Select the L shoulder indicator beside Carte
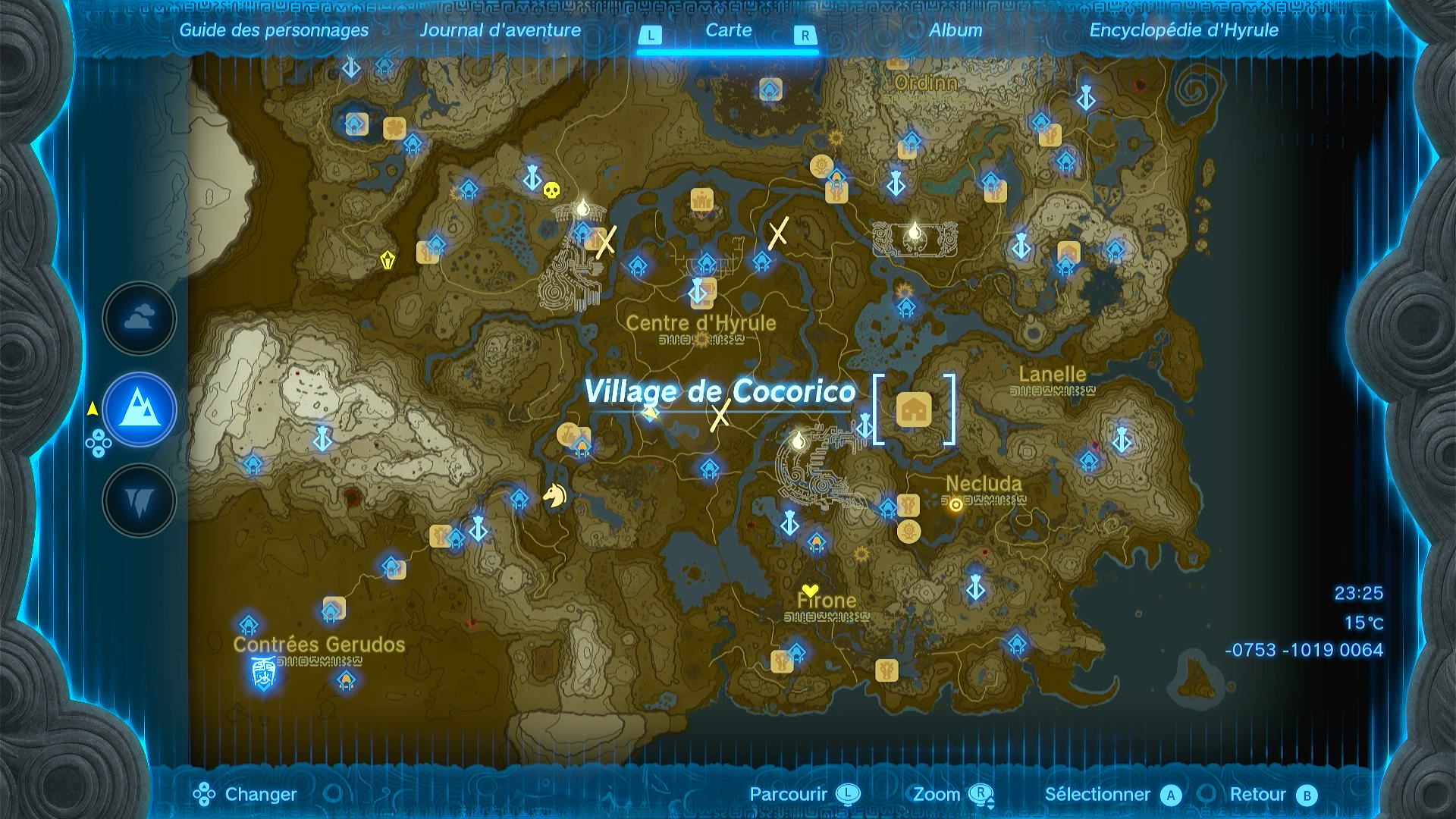 tap(652, 33)
